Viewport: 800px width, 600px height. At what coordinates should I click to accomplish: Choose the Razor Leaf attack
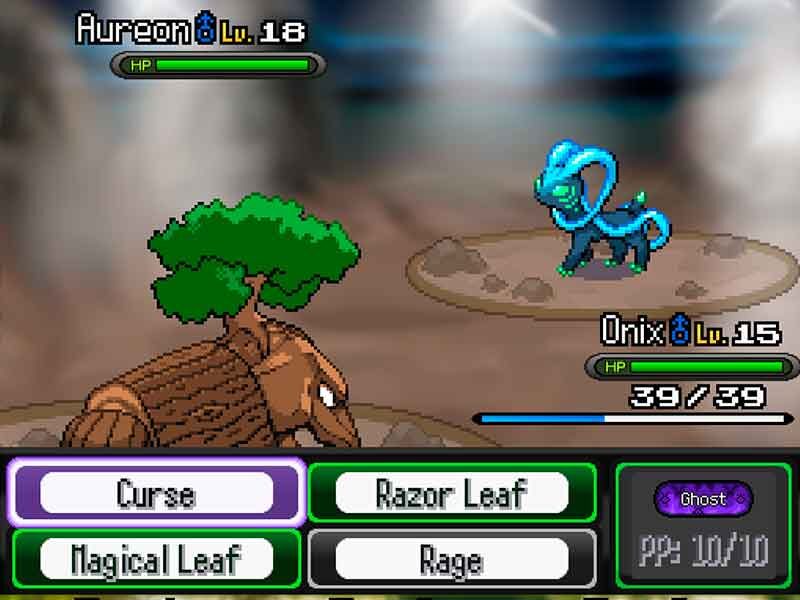pos(452,493)
